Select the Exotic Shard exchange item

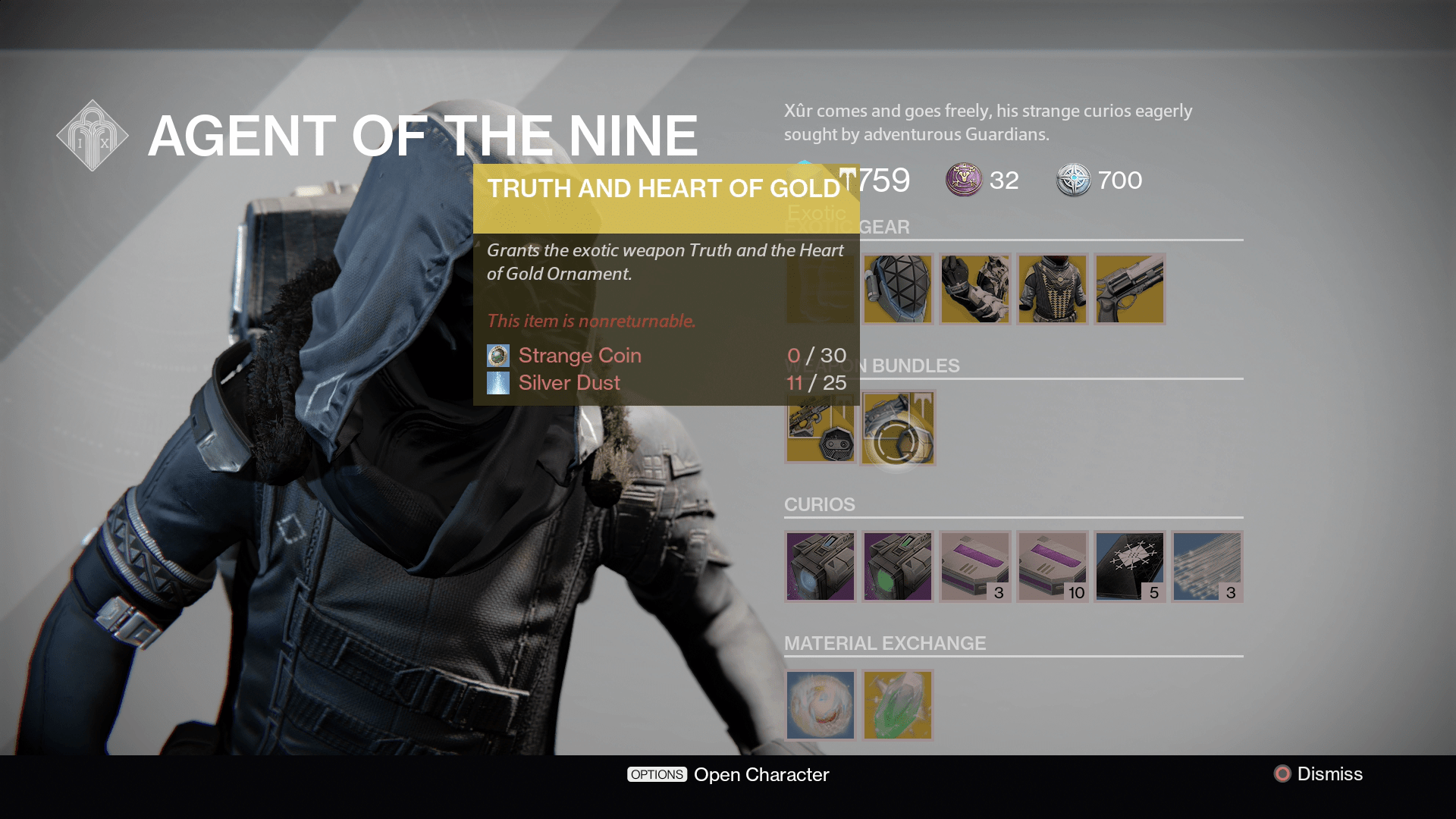(x=897, y=705)
